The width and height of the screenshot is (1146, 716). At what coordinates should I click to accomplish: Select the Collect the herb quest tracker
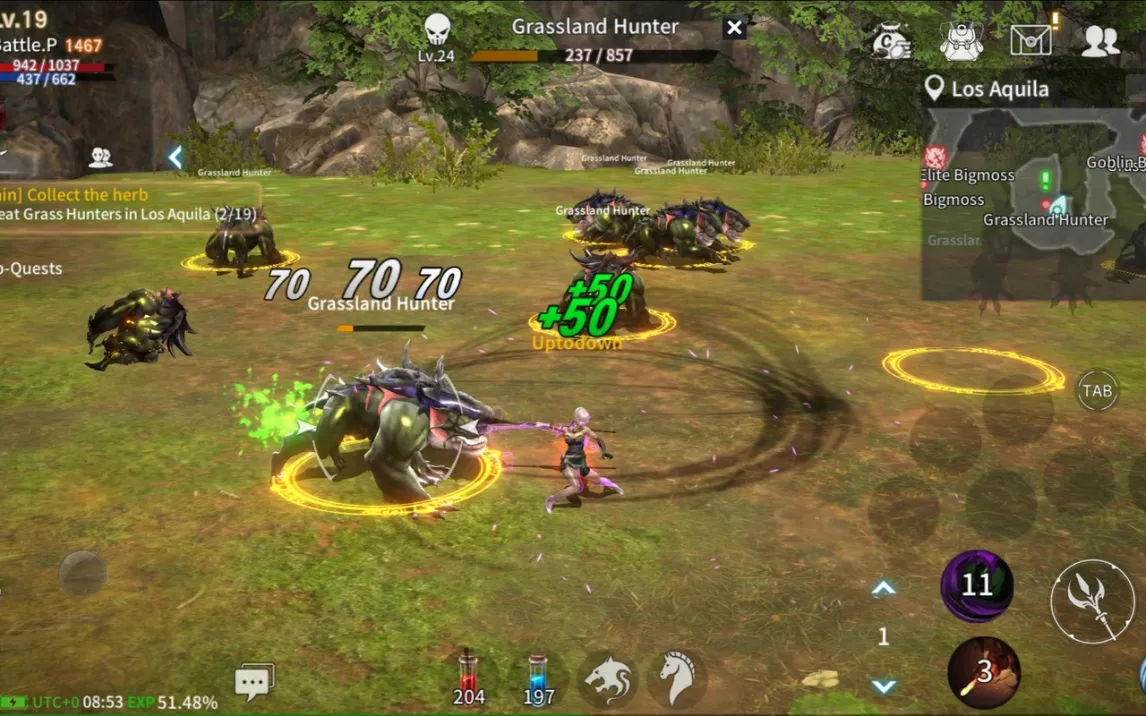[x=88, y=195]
